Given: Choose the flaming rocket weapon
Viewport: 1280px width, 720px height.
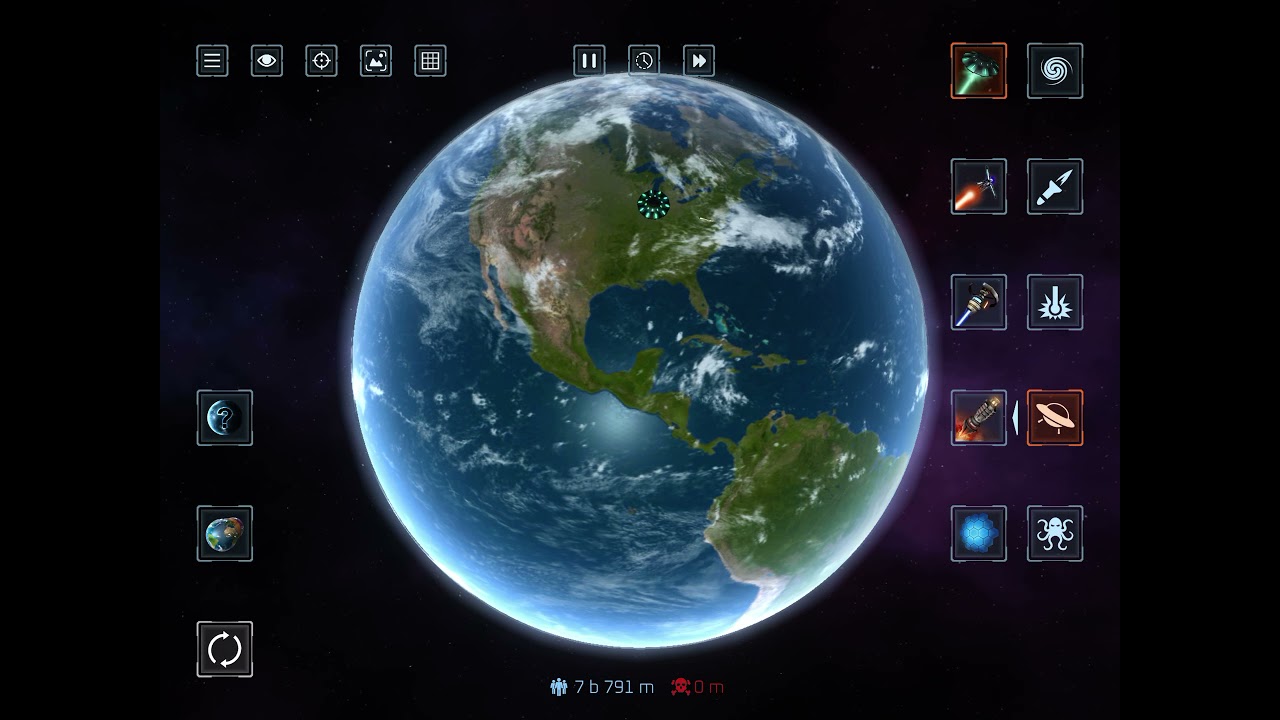Looking at the screenshot, I should coord(979,418).
